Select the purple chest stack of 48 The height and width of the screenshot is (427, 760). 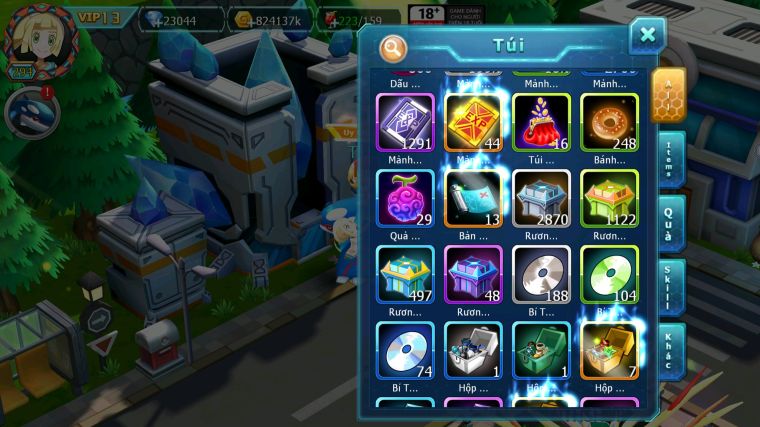473,274
